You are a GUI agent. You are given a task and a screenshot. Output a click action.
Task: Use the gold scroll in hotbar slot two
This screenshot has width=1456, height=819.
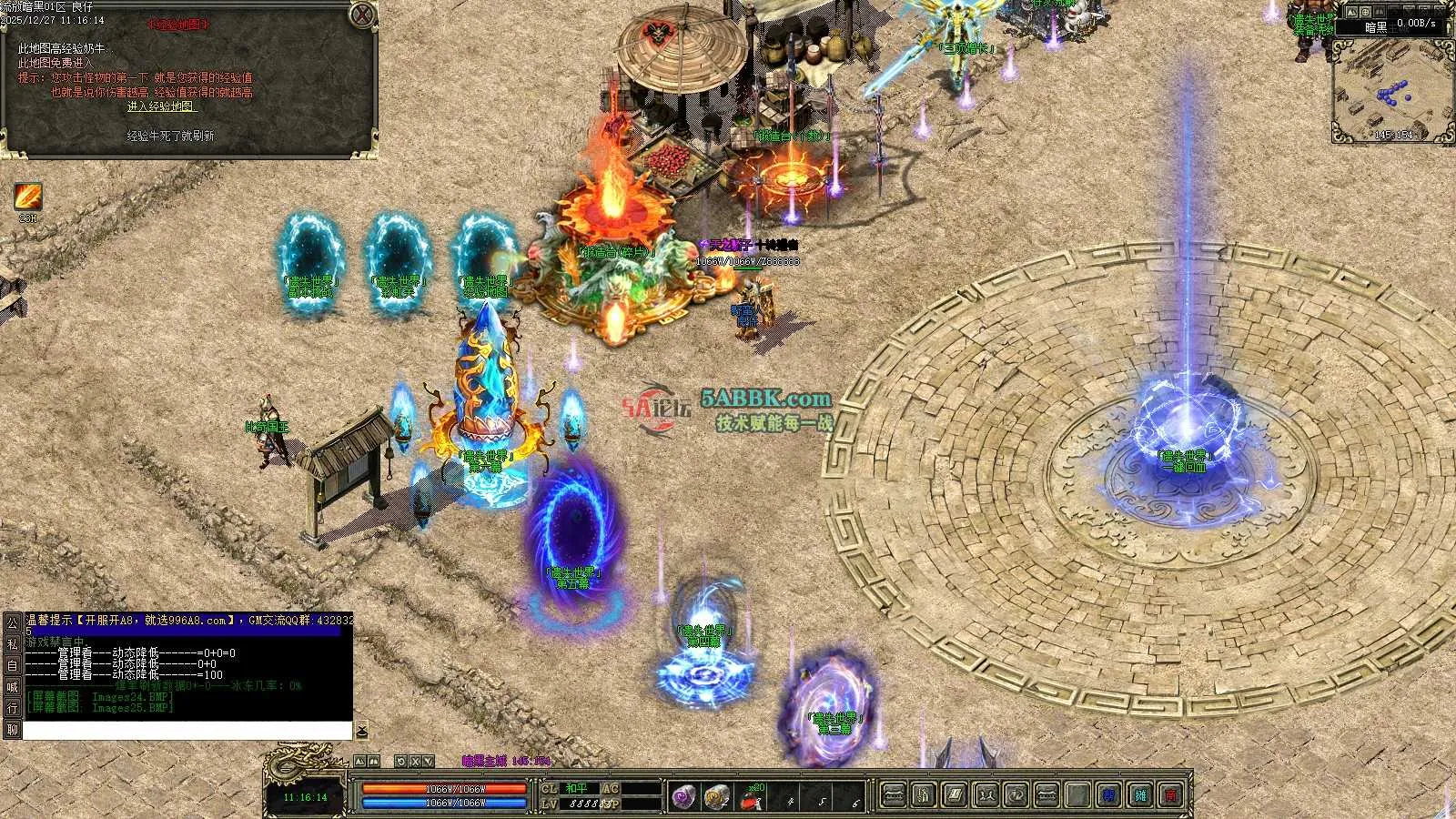click(716, 796)
